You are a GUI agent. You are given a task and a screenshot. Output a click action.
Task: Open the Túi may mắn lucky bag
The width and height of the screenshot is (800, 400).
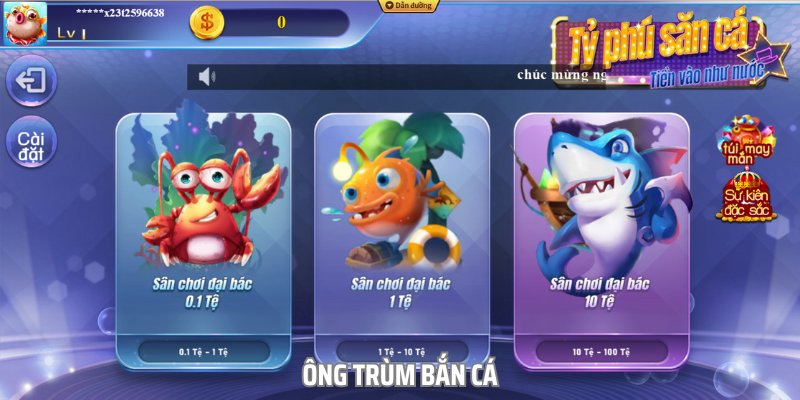coord(746,143)
